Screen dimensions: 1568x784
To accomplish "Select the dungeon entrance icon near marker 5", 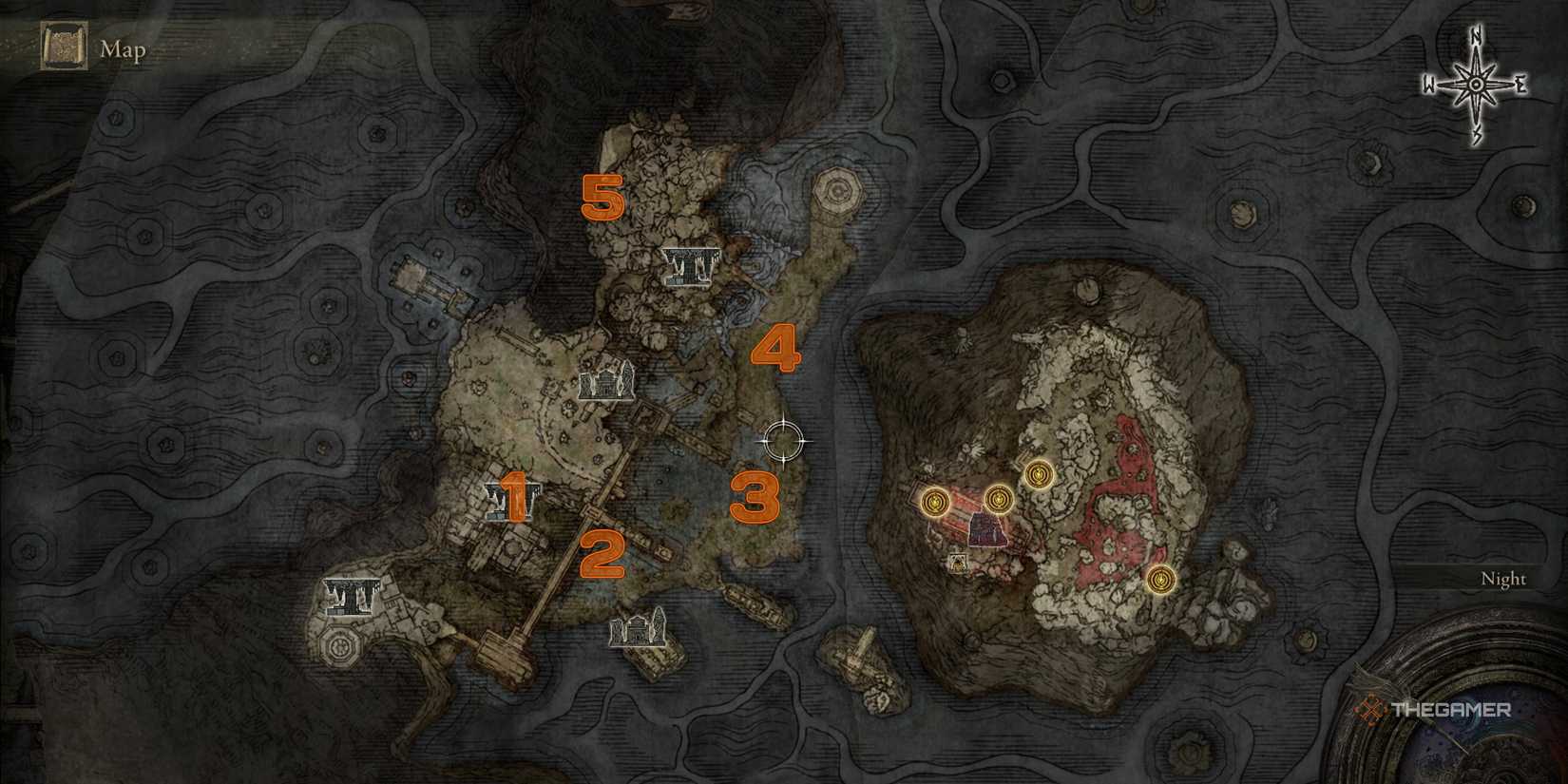I will (x=689, y=268).
